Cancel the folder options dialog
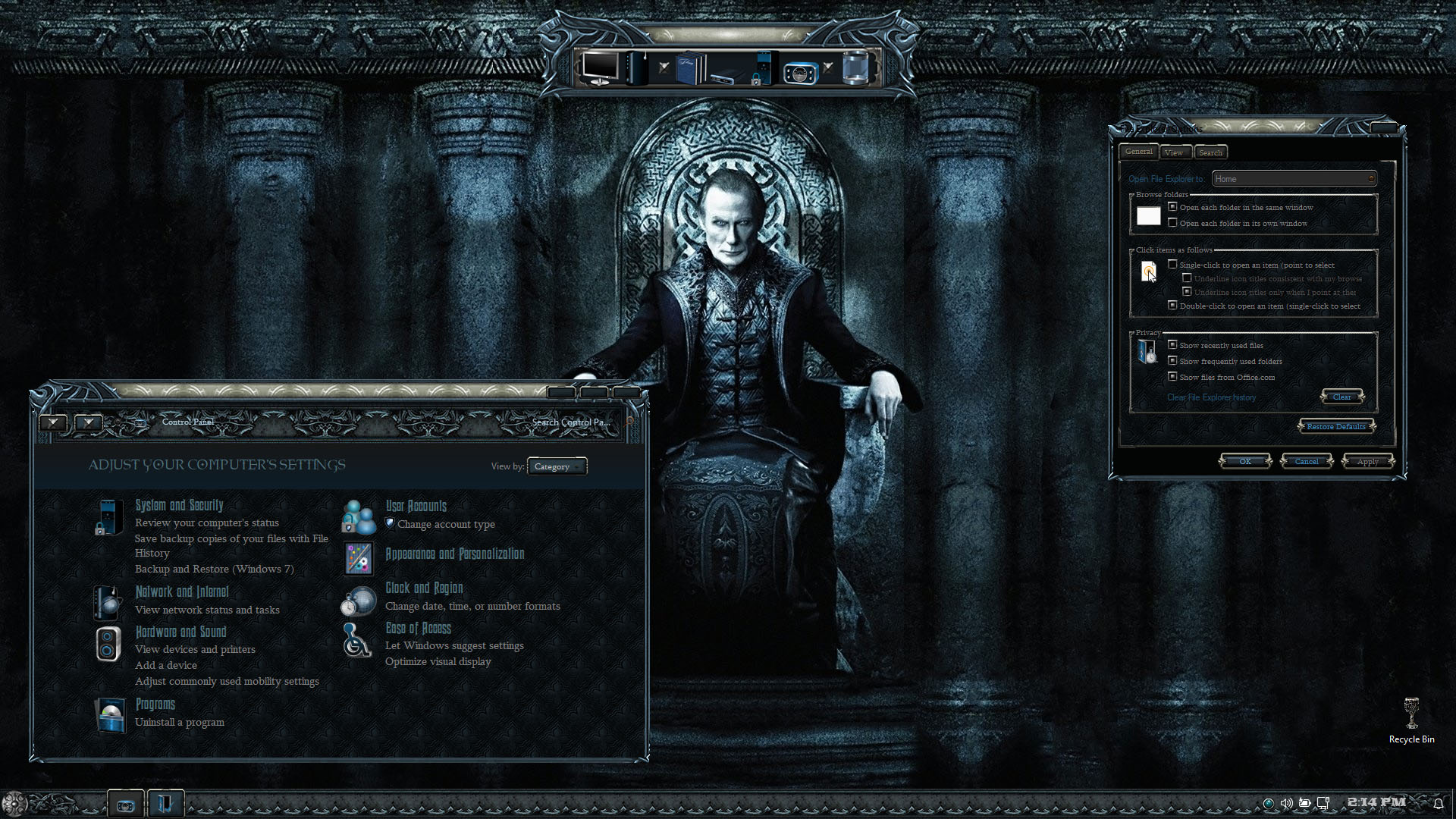 (1306, 462)
